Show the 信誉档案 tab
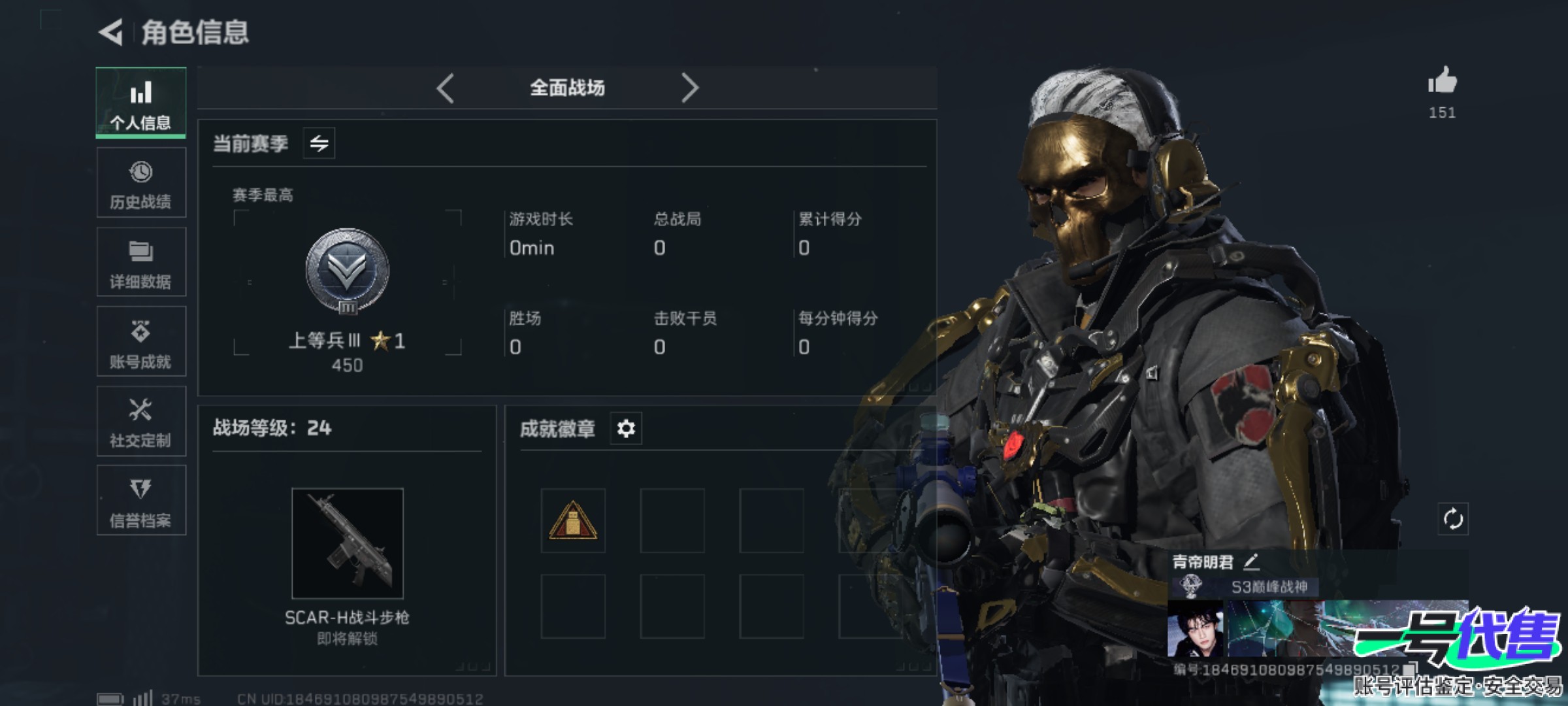This screenshot has width=1568, height=706. [x=141, y=501]
